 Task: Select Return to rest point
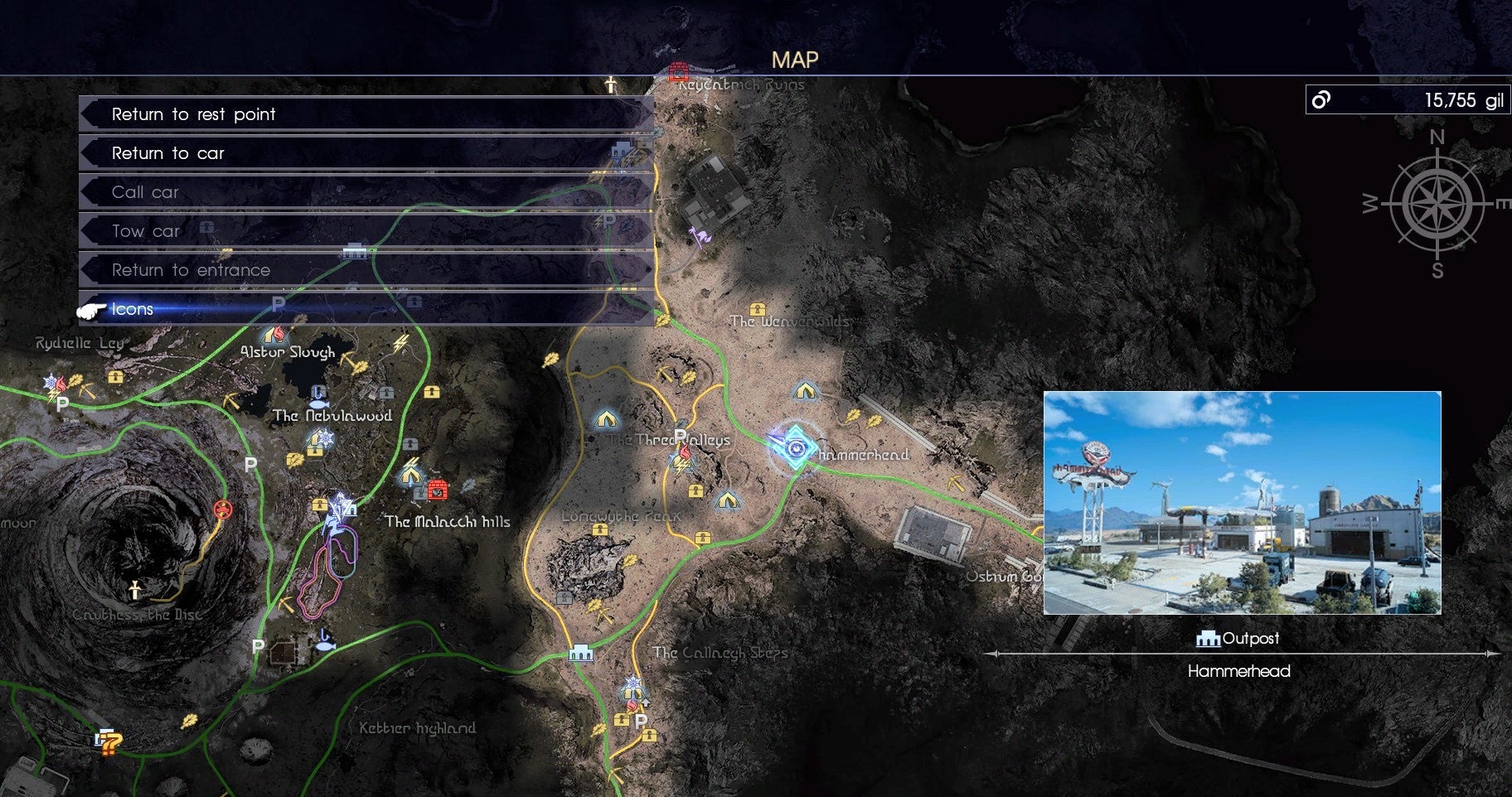click(195, 114)
